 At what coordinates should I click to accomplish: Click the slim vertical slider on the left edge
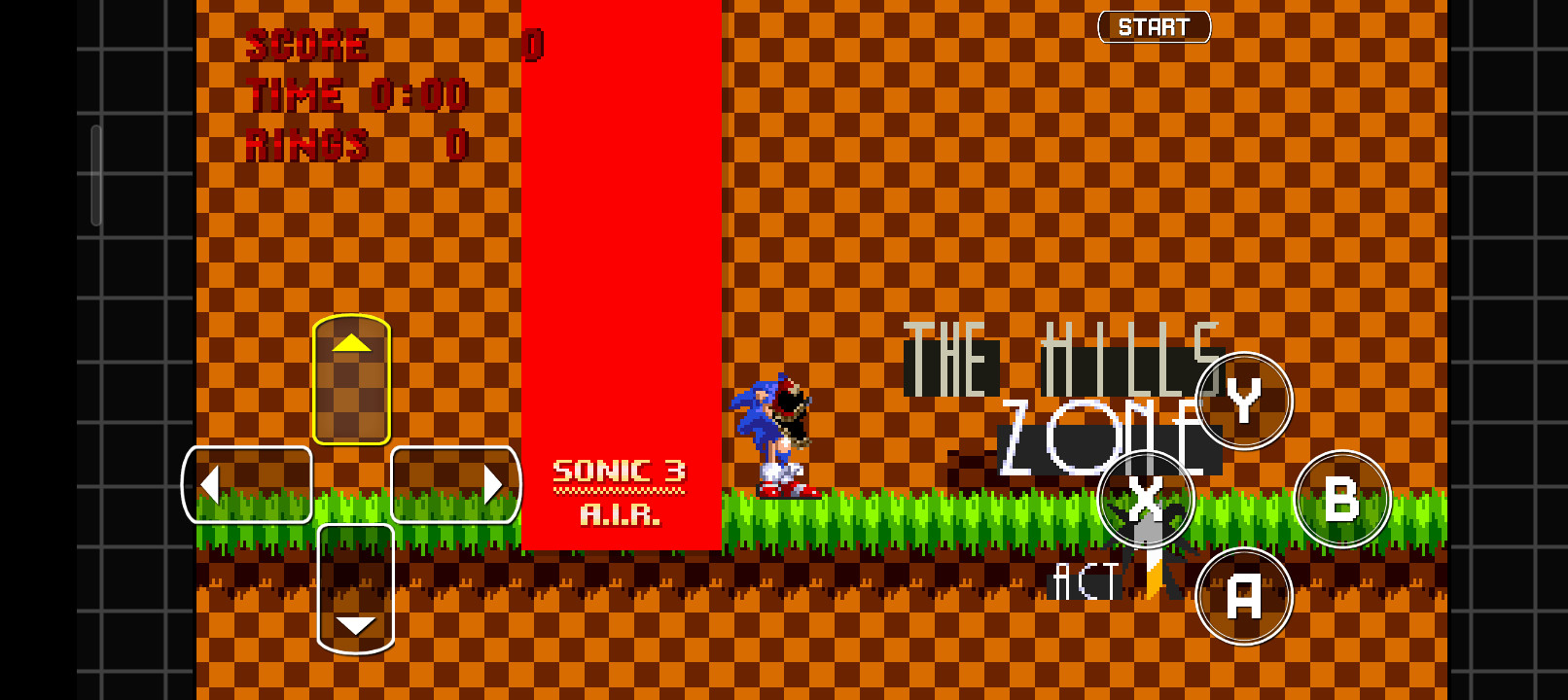95,173
